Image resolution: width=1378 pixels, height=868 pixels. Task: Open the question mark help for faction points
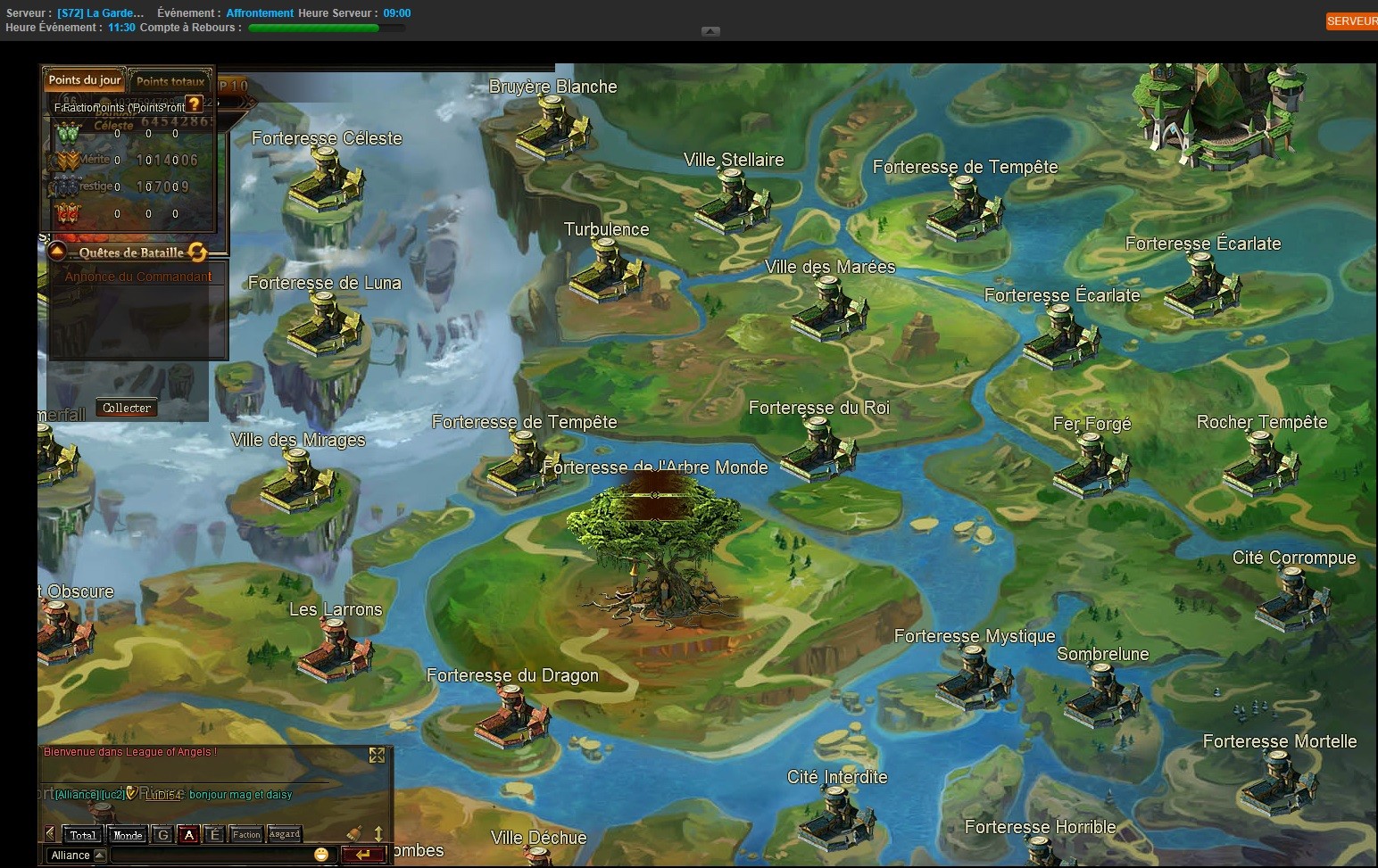pos(195,104)
